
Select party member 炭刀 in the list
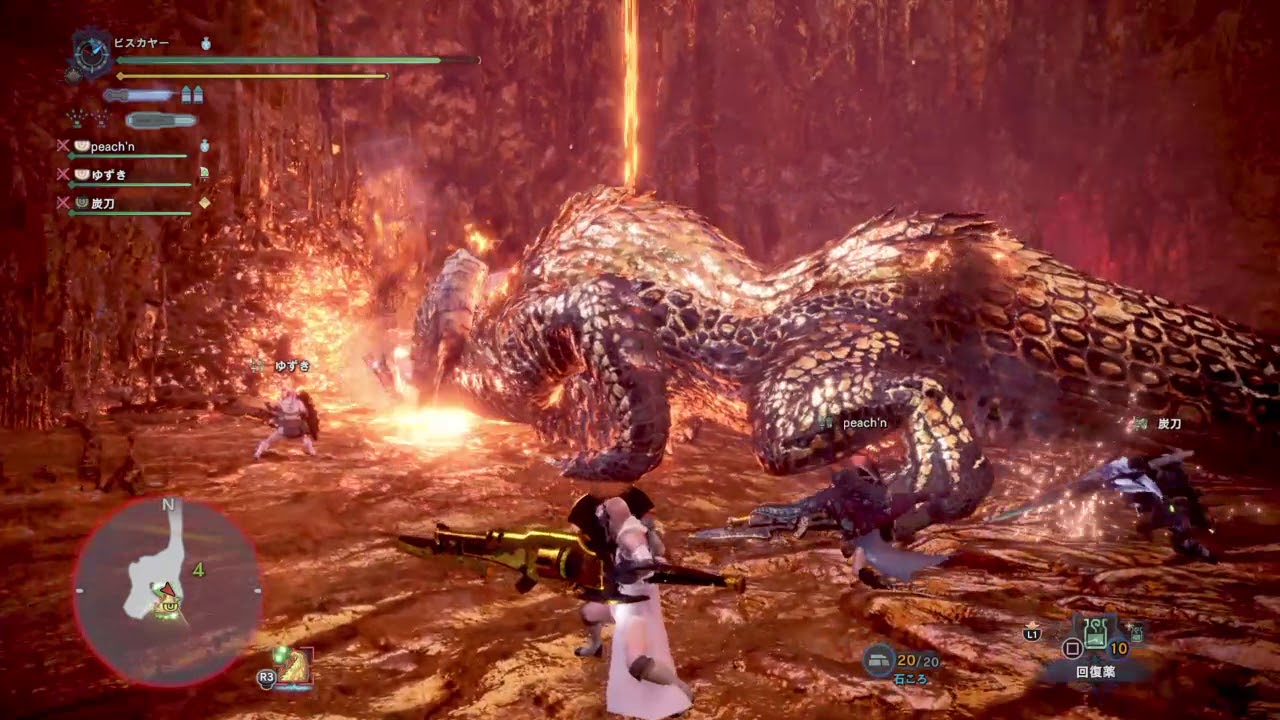point(102,203)
